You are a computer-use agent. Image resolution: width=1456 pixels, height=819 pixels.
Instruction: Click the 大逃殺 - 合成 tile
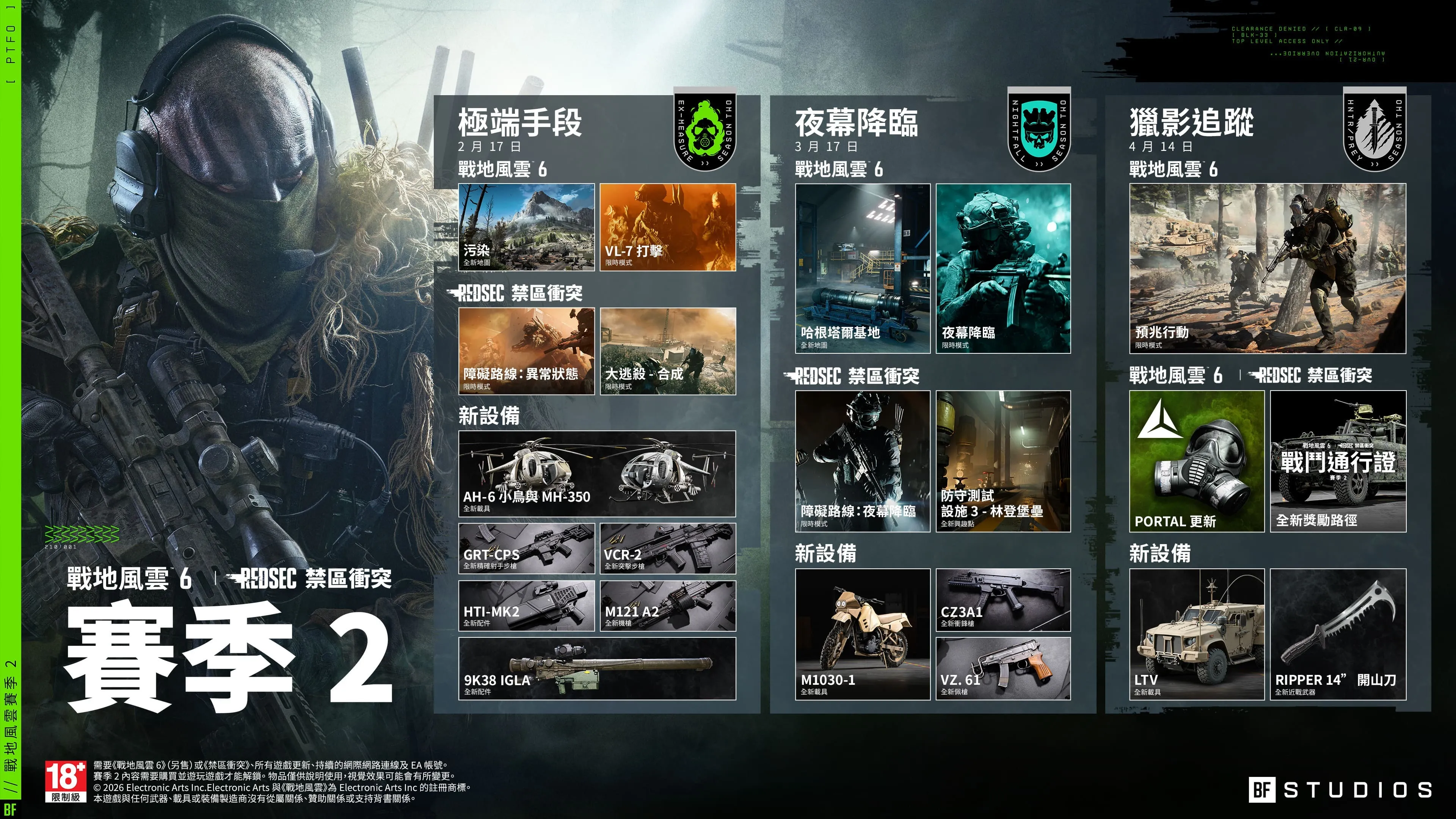[667, 351]
